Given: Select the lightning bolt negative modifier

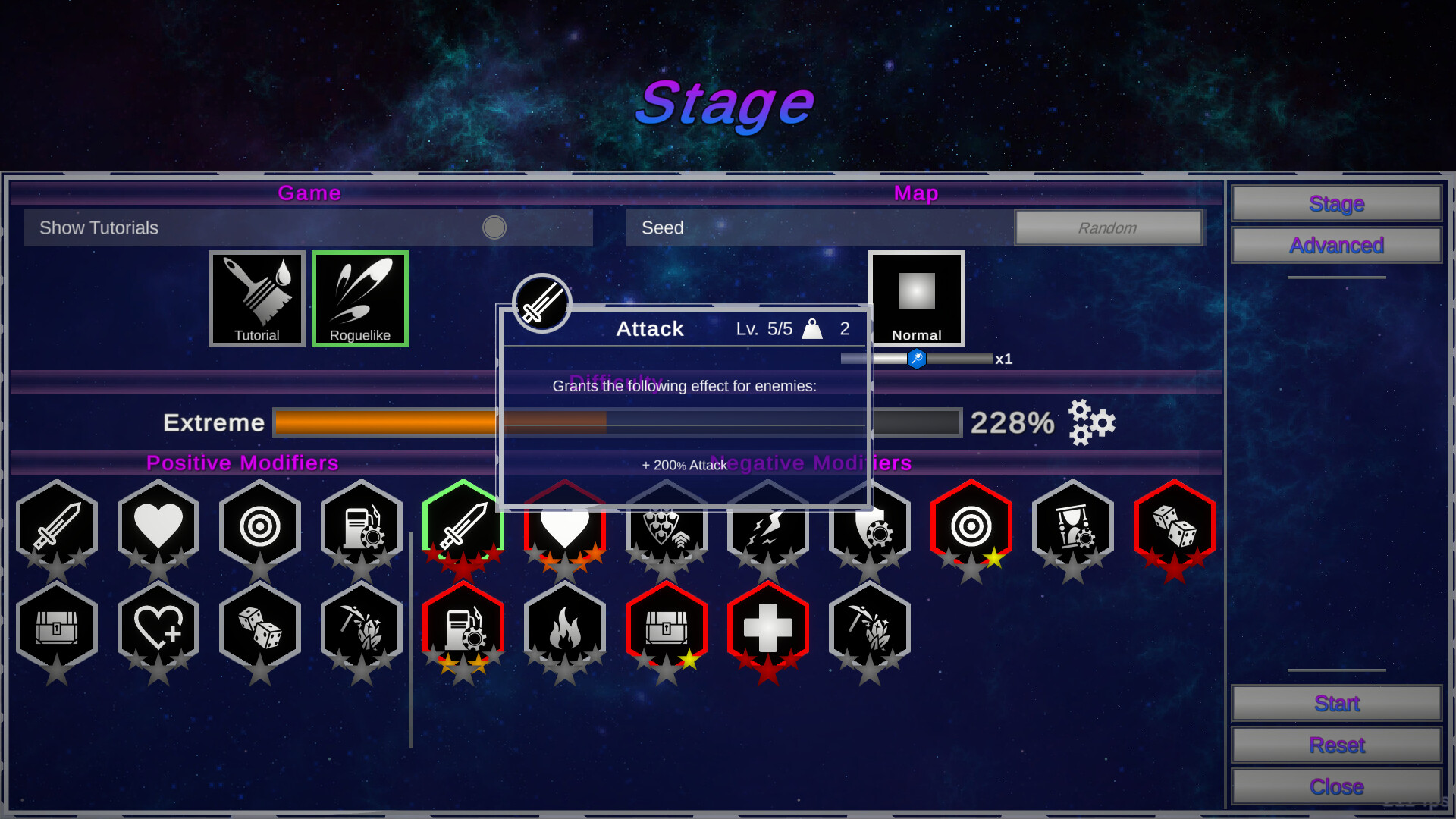Looking at the screenshot, I should pos(768,527).
